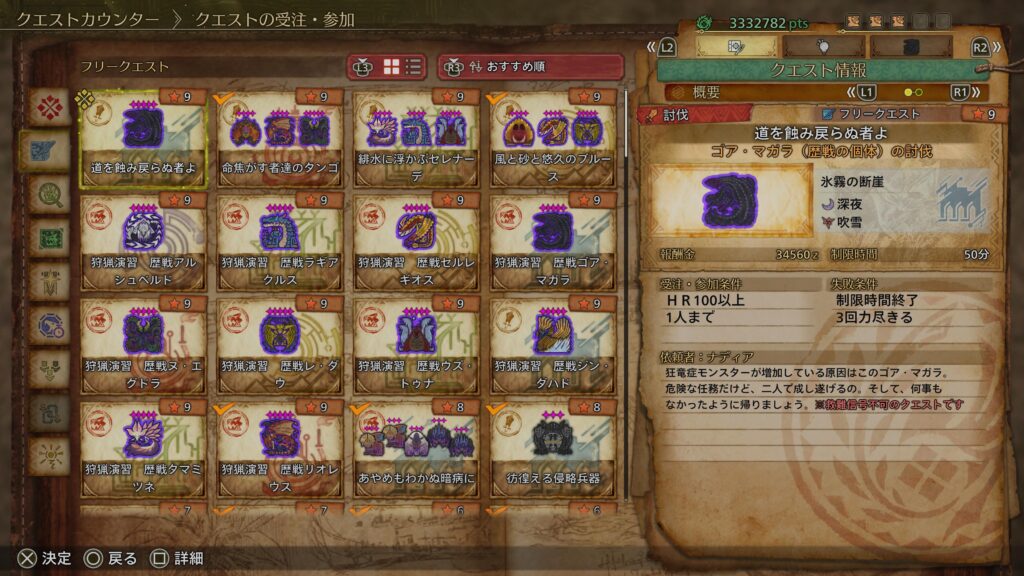1024x576 pixels.
Task: Select 狩猟演習 歴戦ジン・ダハド quest tile
Action: point(553,346)
